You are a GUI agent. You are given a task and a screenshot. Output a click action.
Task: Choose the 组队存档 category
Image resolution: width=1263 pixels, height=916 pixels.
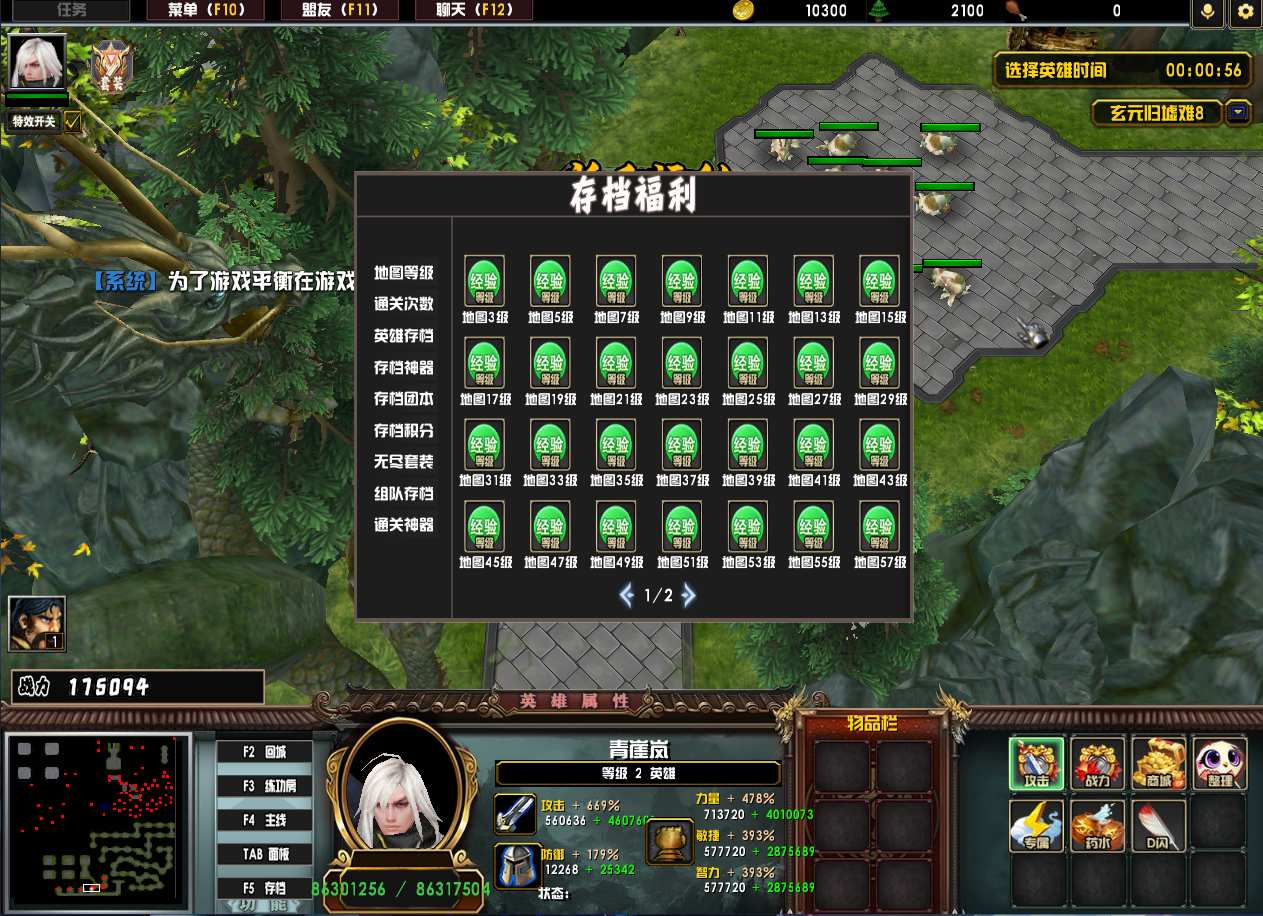[404, 494]
